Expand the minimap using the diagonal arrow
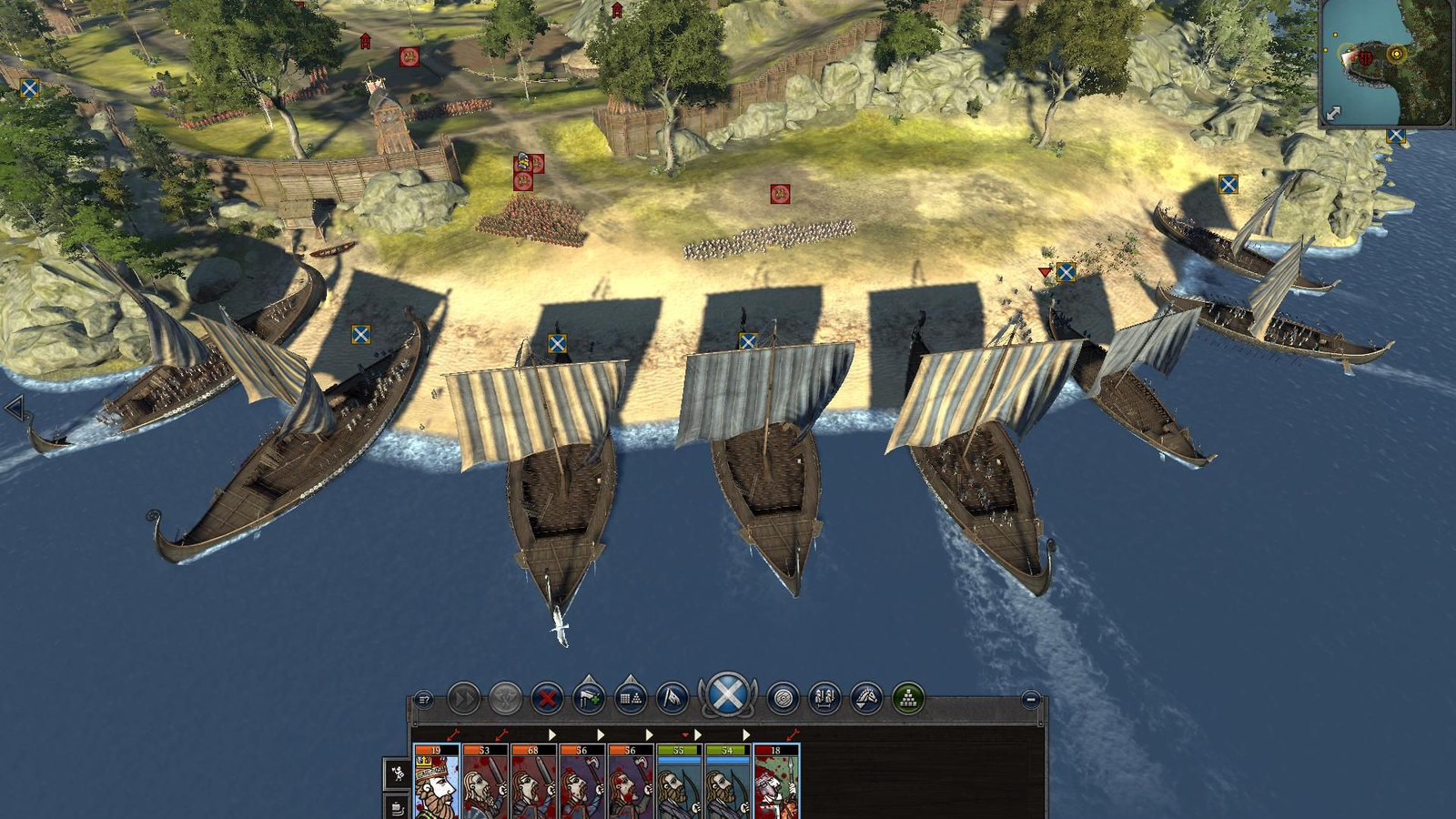 coord(1333,113)
